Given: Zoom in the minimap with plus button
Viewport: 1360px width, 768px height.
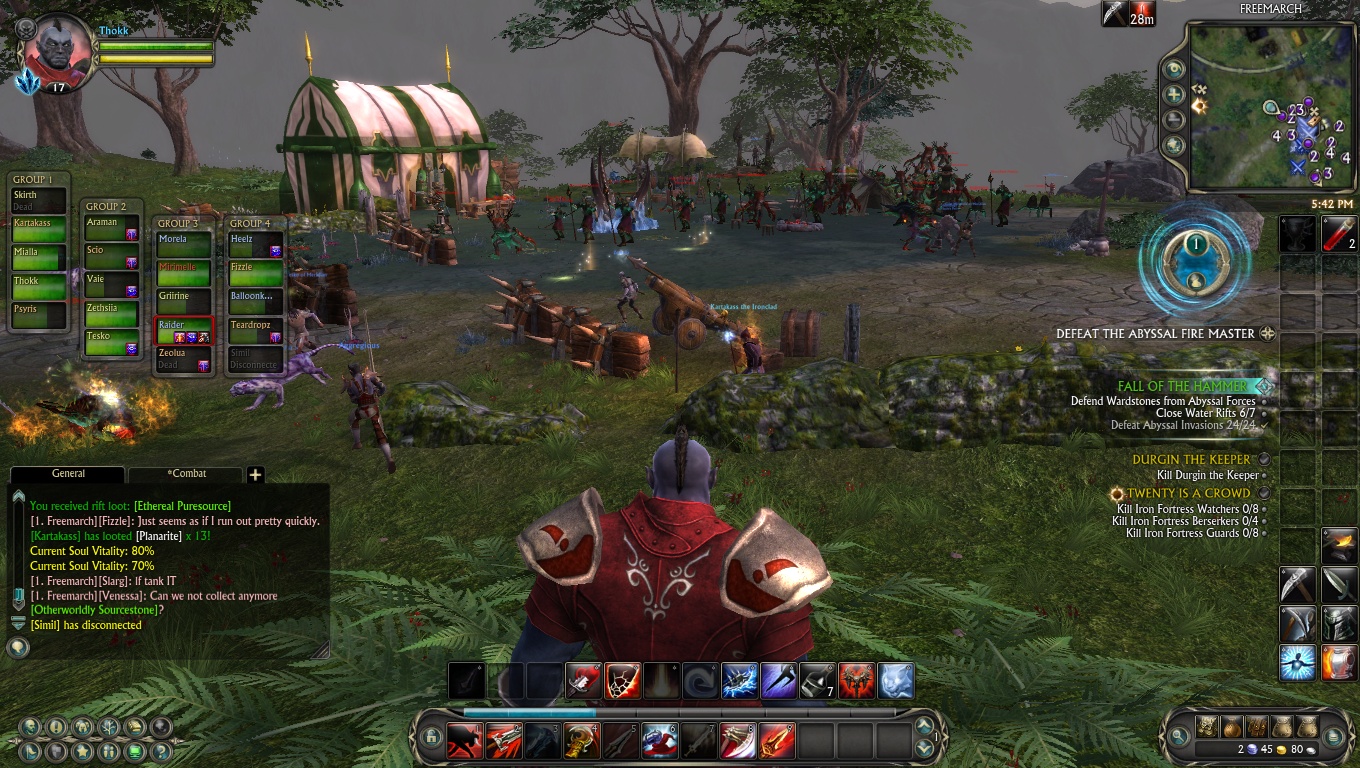Looking at the screenshot, I should point(1174,95).
